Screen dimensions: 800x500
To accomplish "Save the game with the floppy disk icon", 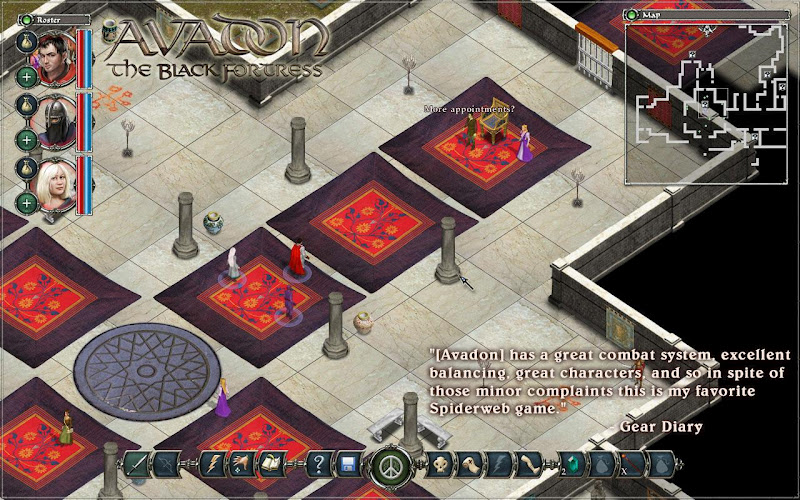I will point(348,464).
